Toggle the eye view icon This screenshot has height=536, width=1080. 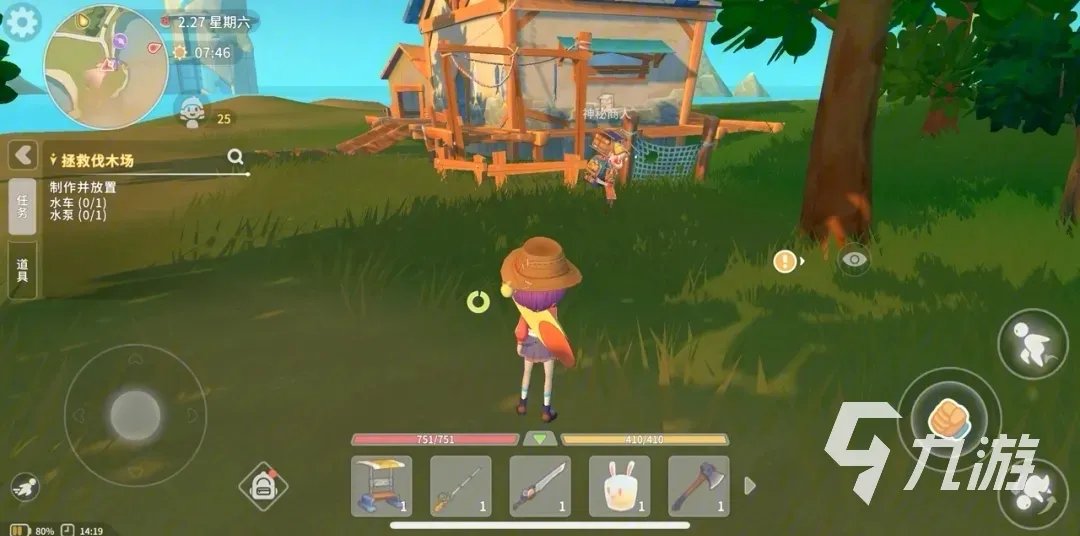pos(853,260)
